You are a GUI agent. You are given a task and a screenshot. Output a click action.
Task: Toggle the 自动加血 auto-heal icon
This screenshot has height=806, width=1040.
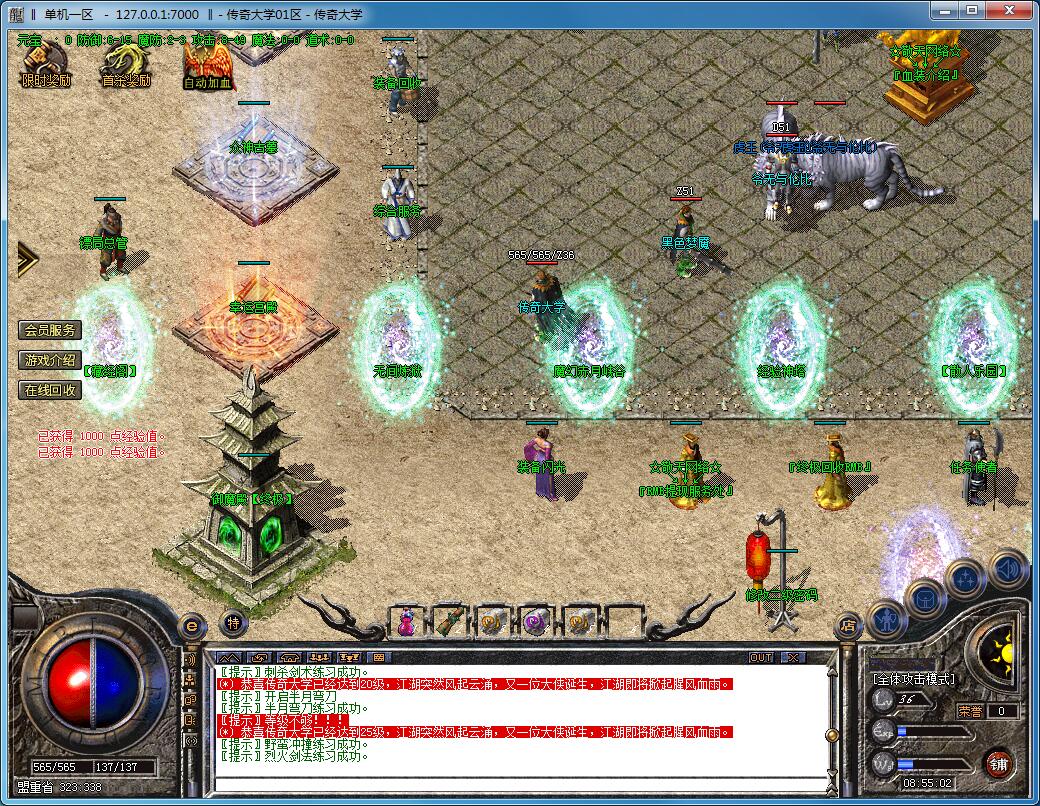[208, 66]
